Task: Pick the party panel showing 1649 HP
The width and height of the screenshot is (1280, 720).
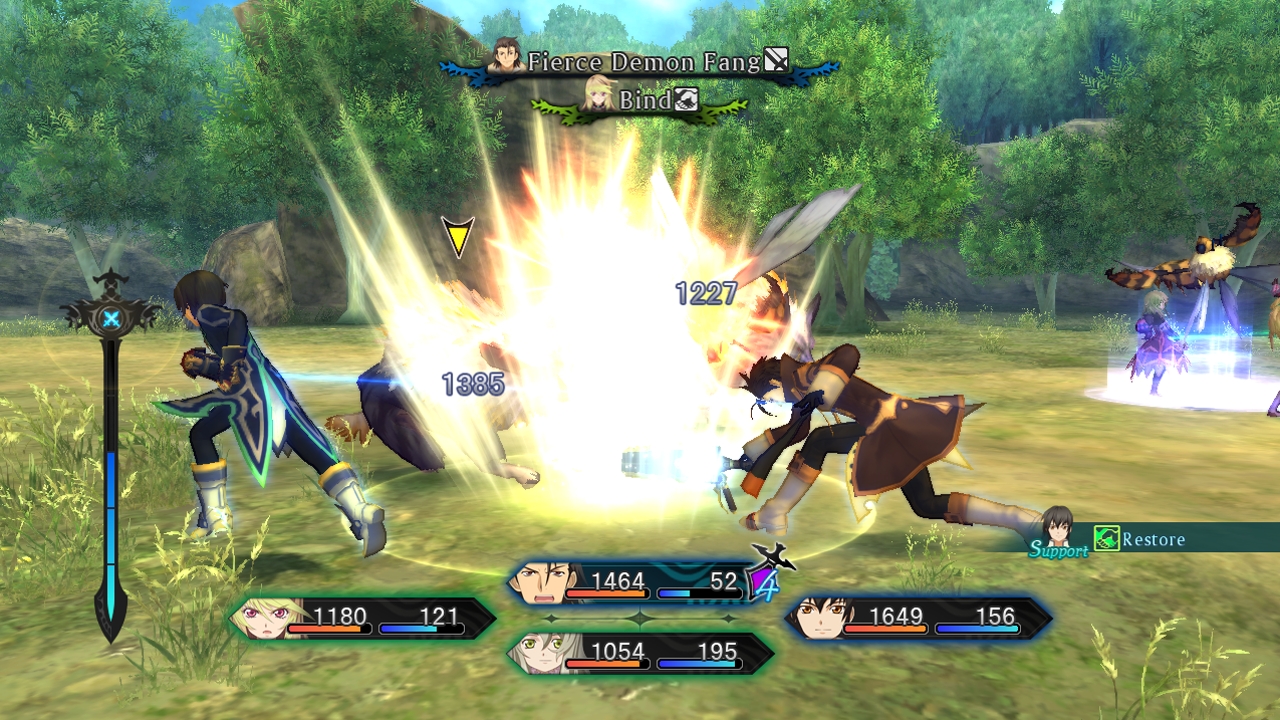Action: pos(918,618)
